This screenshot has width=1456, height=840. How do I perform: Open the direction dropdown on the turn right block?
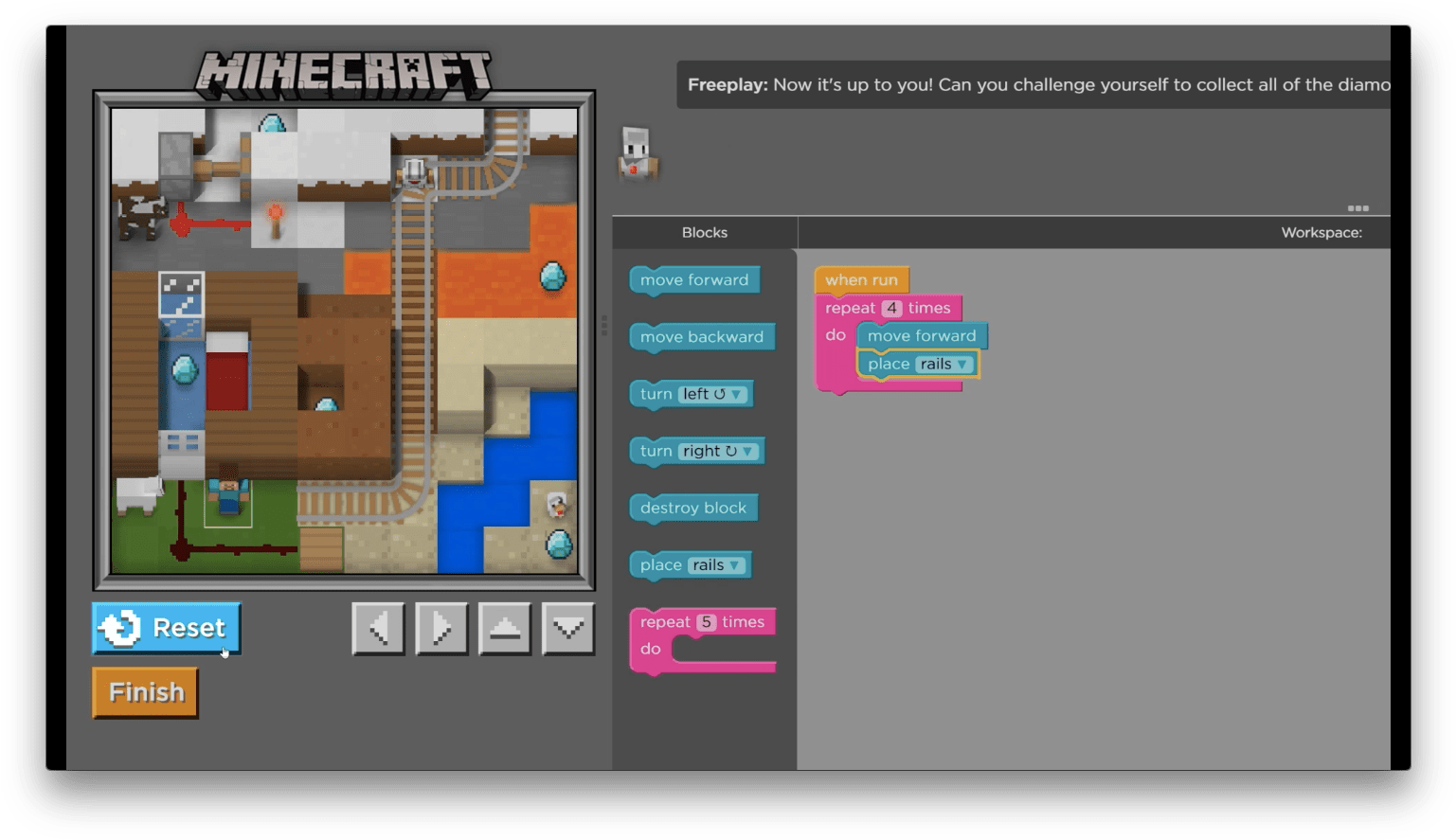(746, 451)
